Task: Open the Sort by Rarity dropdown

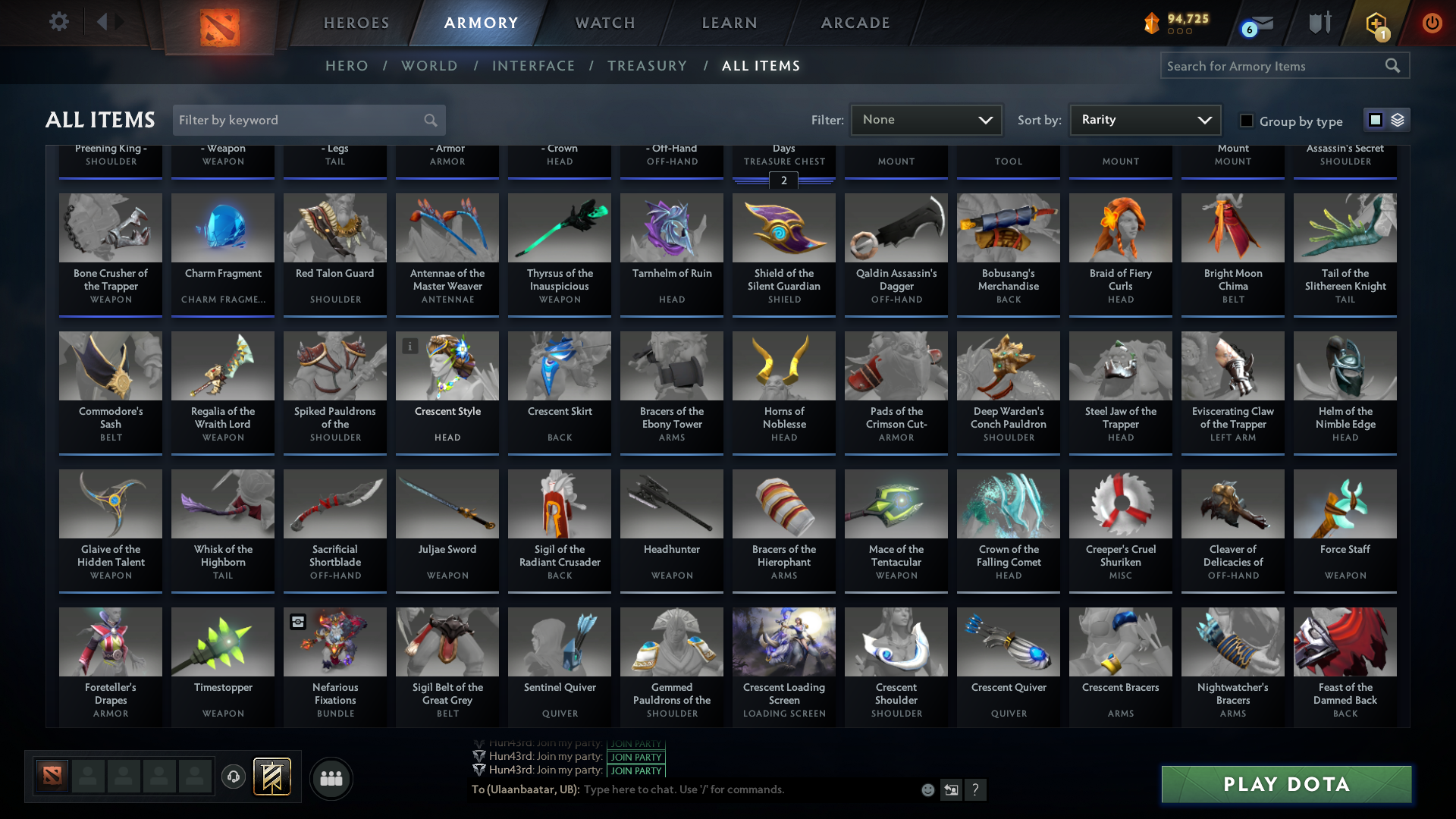Action: click(1144, 120)
